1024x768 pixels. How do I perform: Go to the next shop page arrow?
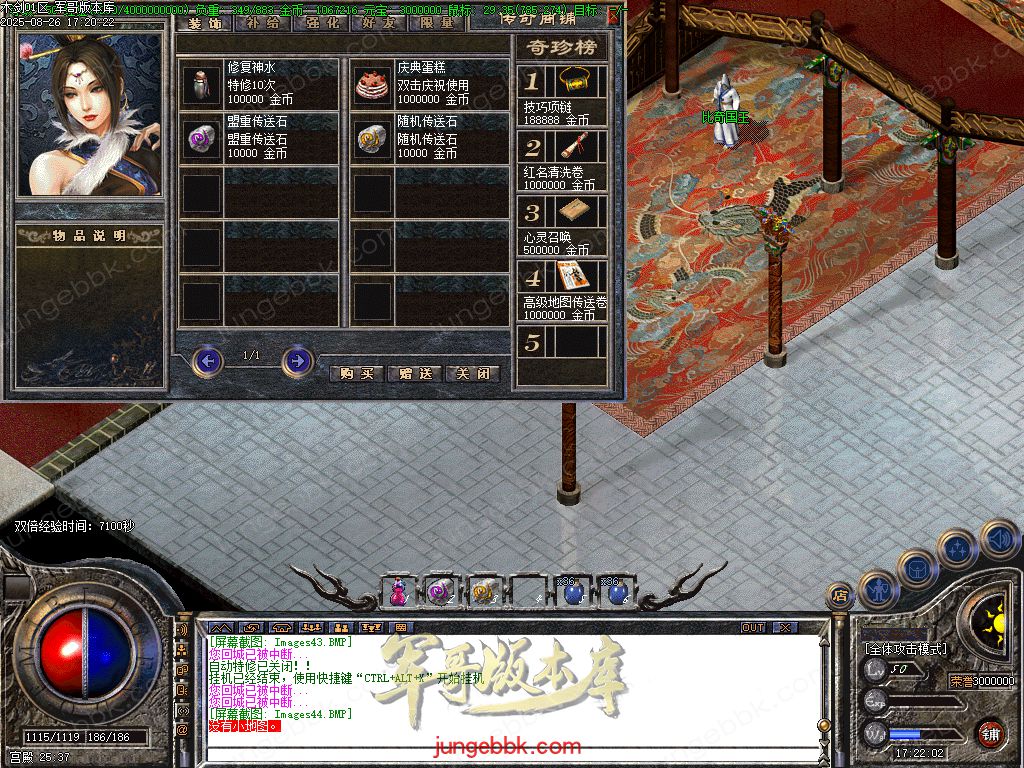click(297, 360)
